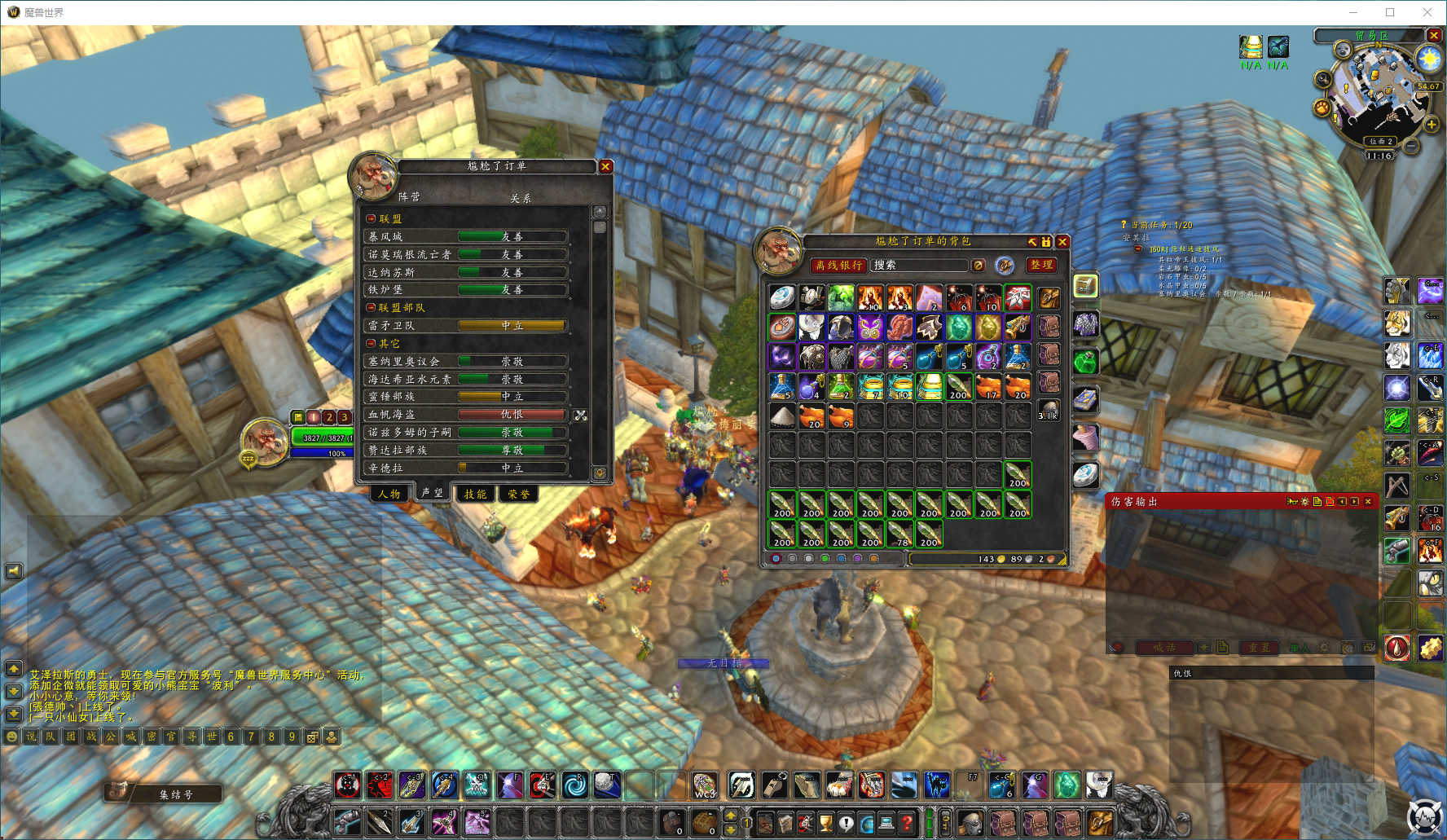
Task: Open the 技能 skills tab
Action: [x=475, y=494]
